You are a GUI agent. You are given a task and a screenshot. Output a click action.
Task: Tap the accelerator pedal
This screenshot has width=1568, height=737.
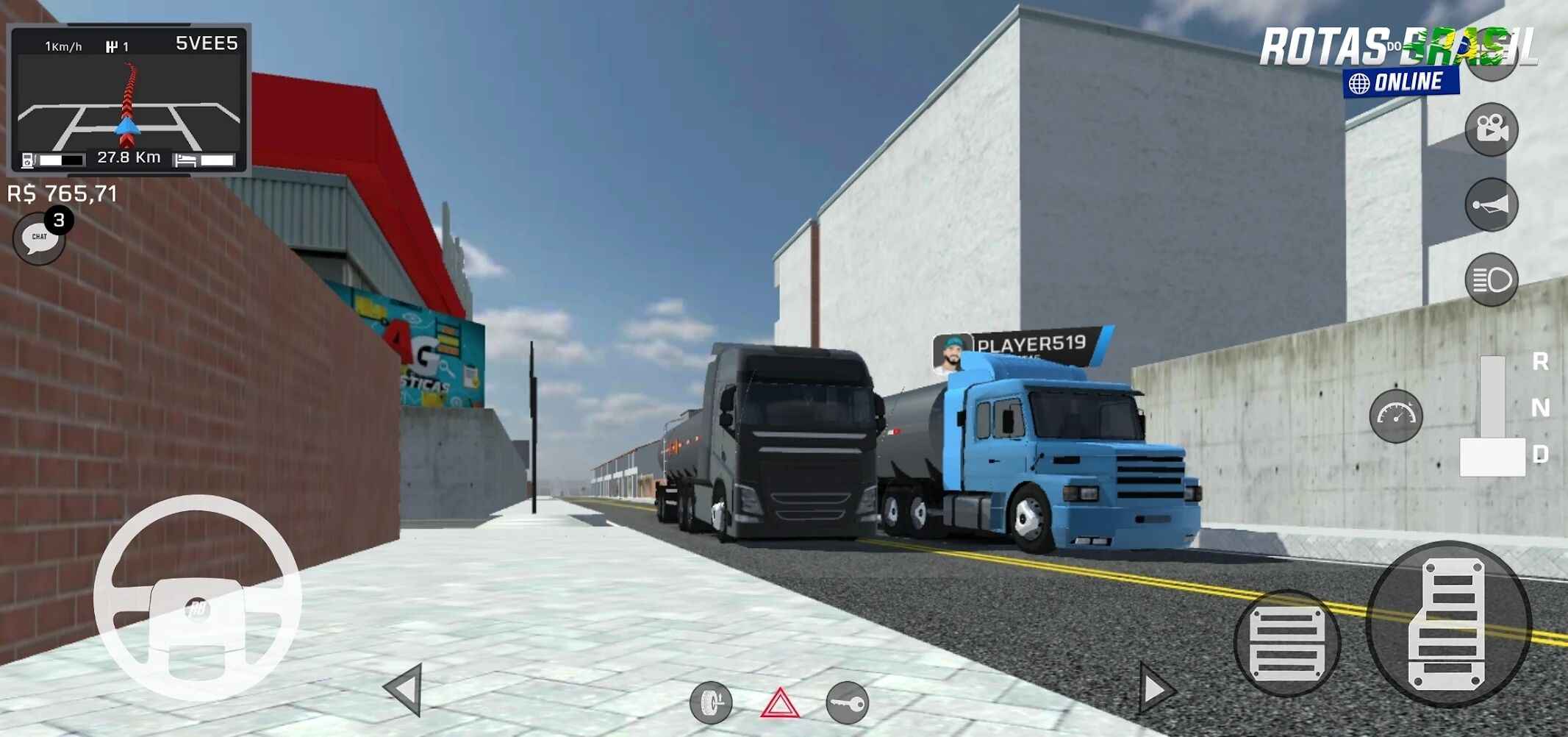pos(1448,624)
